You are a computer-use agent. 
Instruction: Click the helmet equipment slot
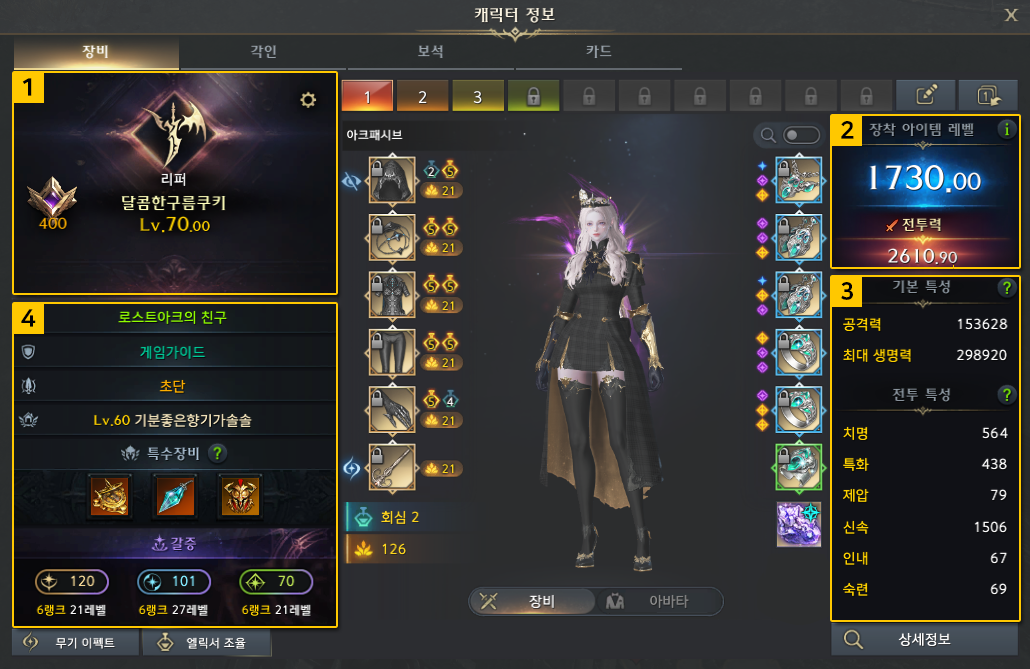pyautogui.click(x=392, y=179)
